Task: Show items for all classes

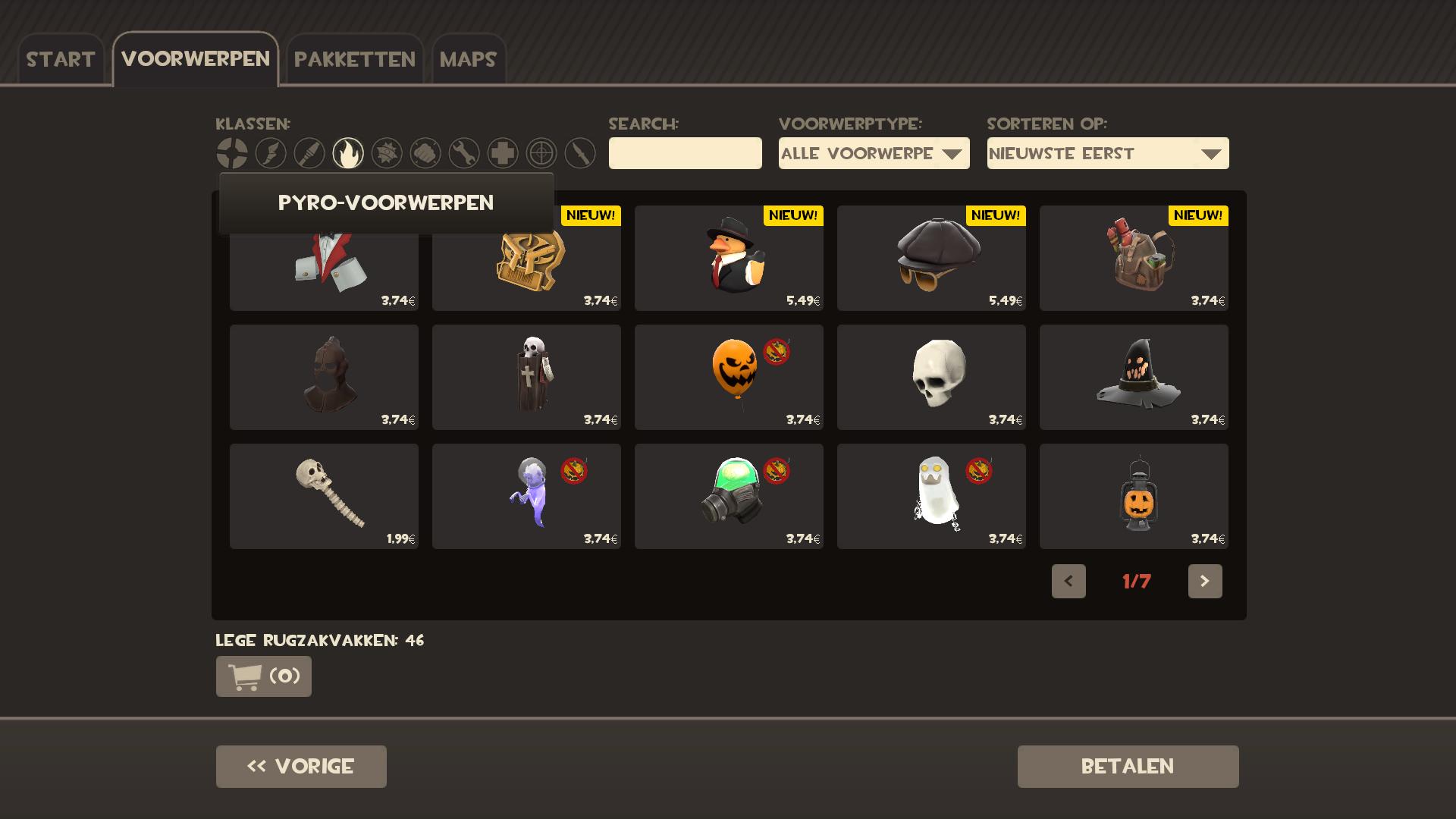Action: click(232, 153)
